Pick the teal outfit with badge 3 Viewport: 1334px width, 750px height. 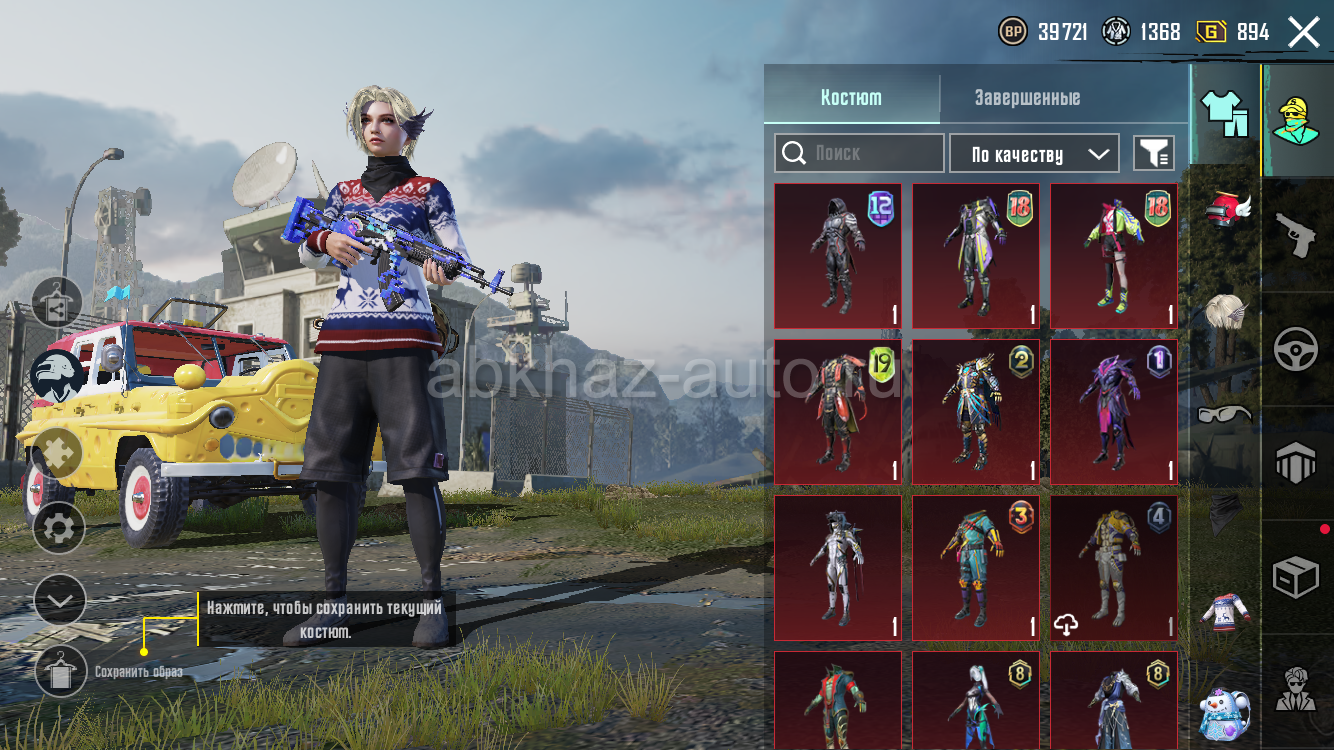coord(975,568)
